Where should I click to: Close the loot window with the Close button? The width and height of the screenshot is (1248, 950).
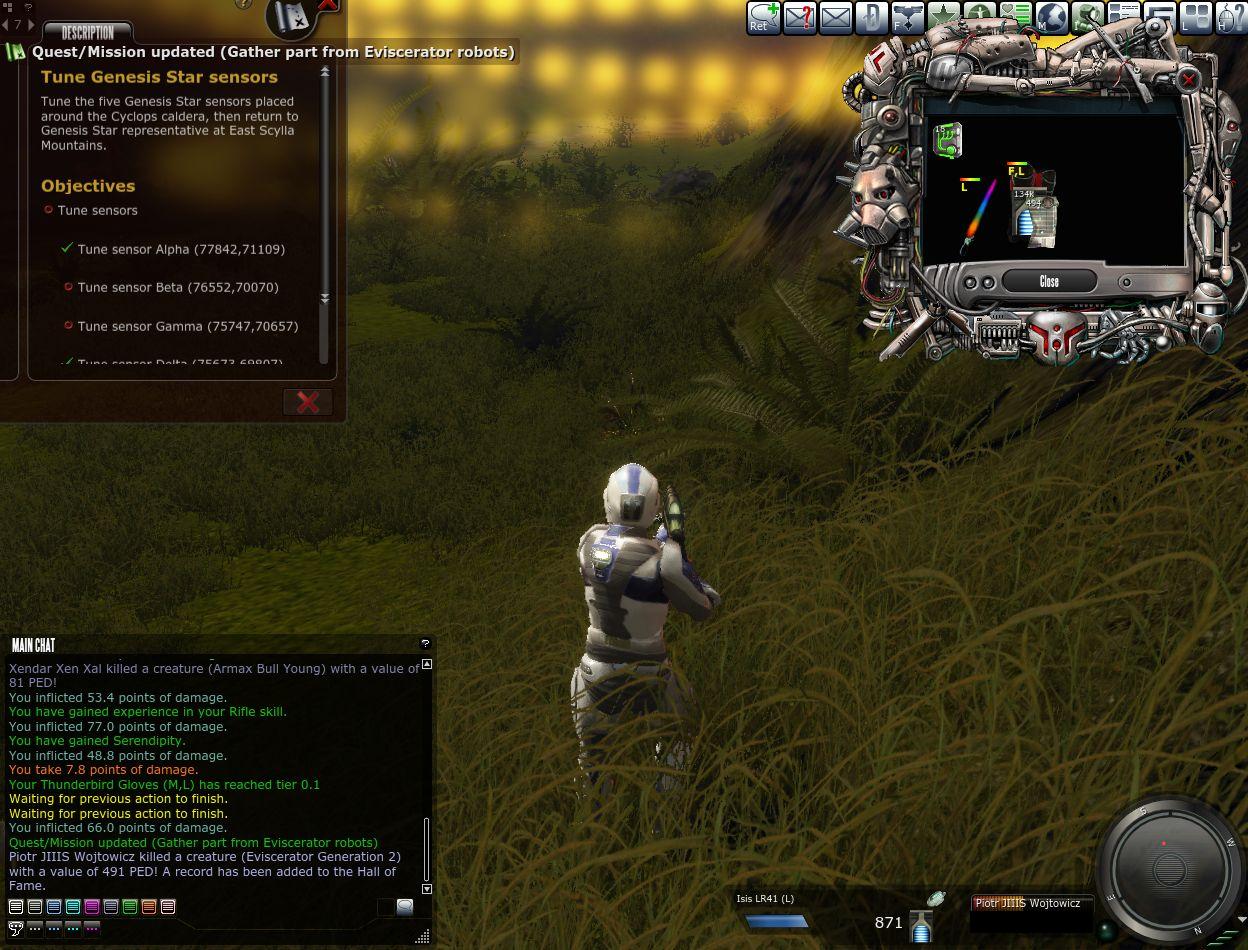point(1048,281)
